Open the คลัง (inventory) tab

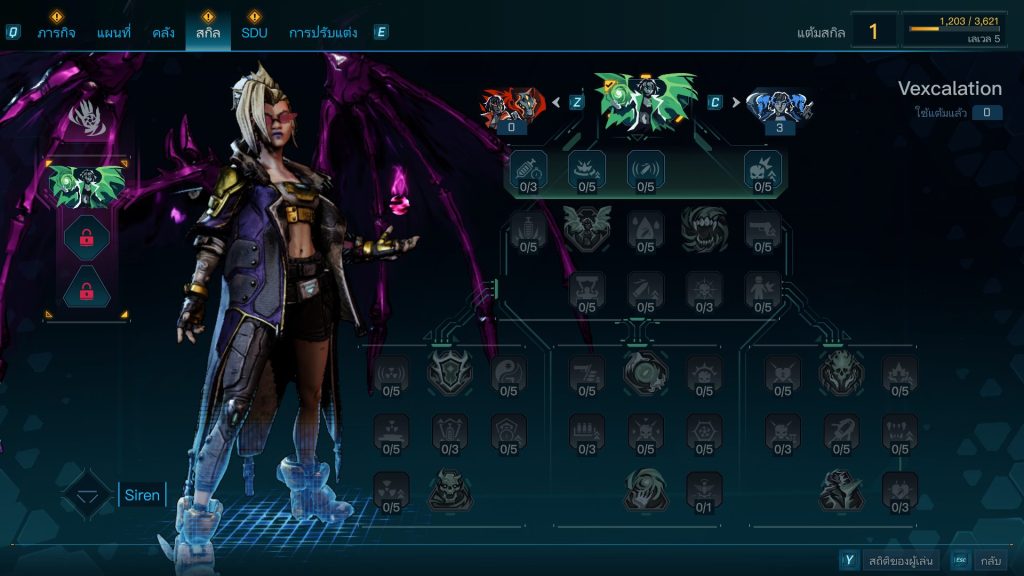point(164,32)
